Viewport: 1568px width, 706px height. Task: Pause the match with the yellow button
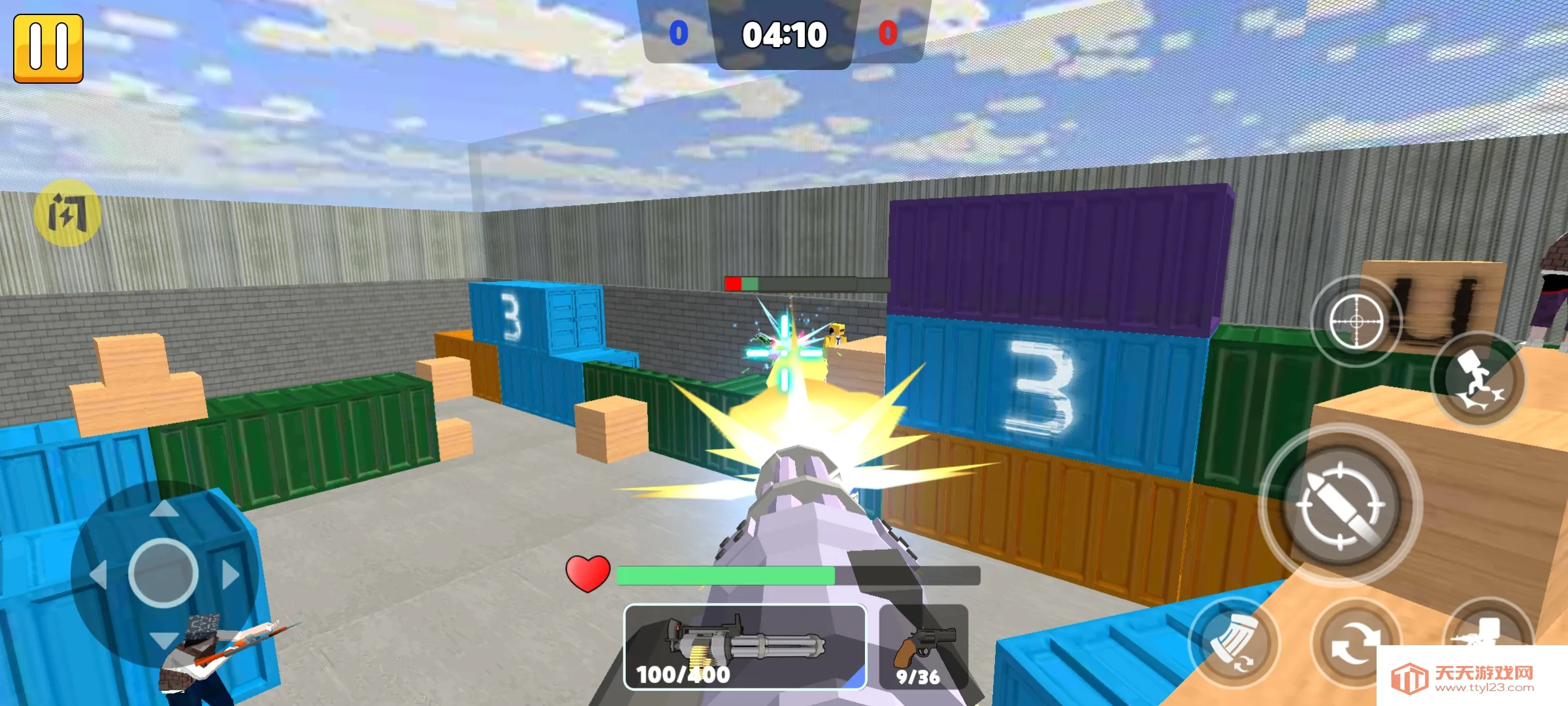coord(48,48)
